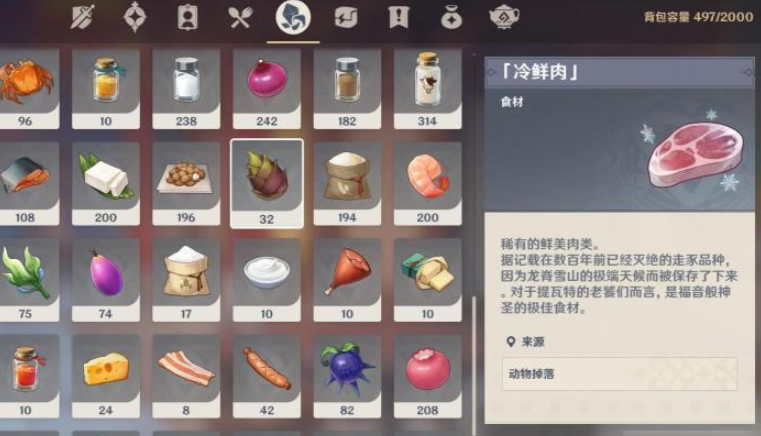
Task: Switch to the weapons tab
Action: pos(82,18)
